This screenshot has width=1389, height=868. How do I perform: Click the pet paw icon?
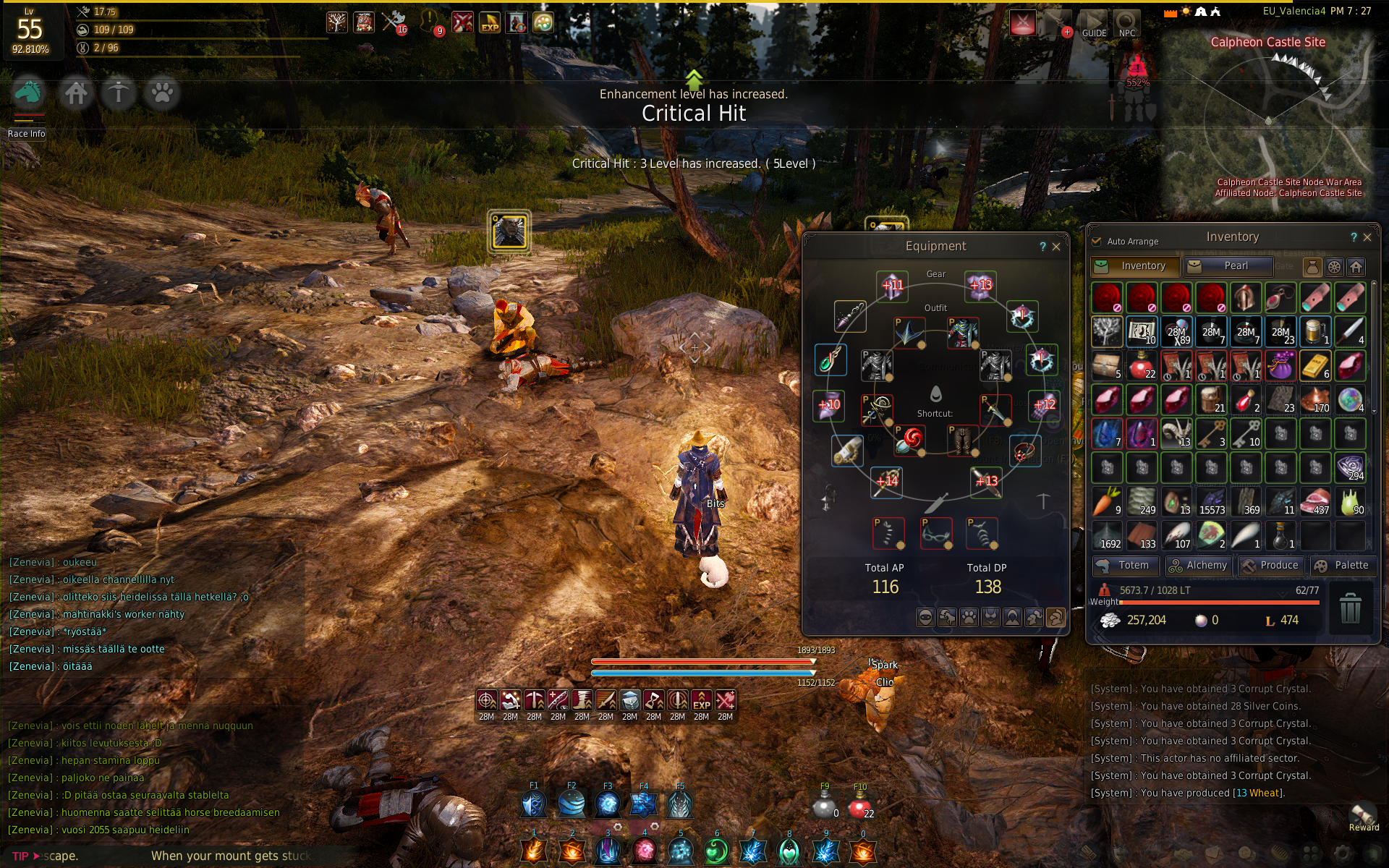162,93
